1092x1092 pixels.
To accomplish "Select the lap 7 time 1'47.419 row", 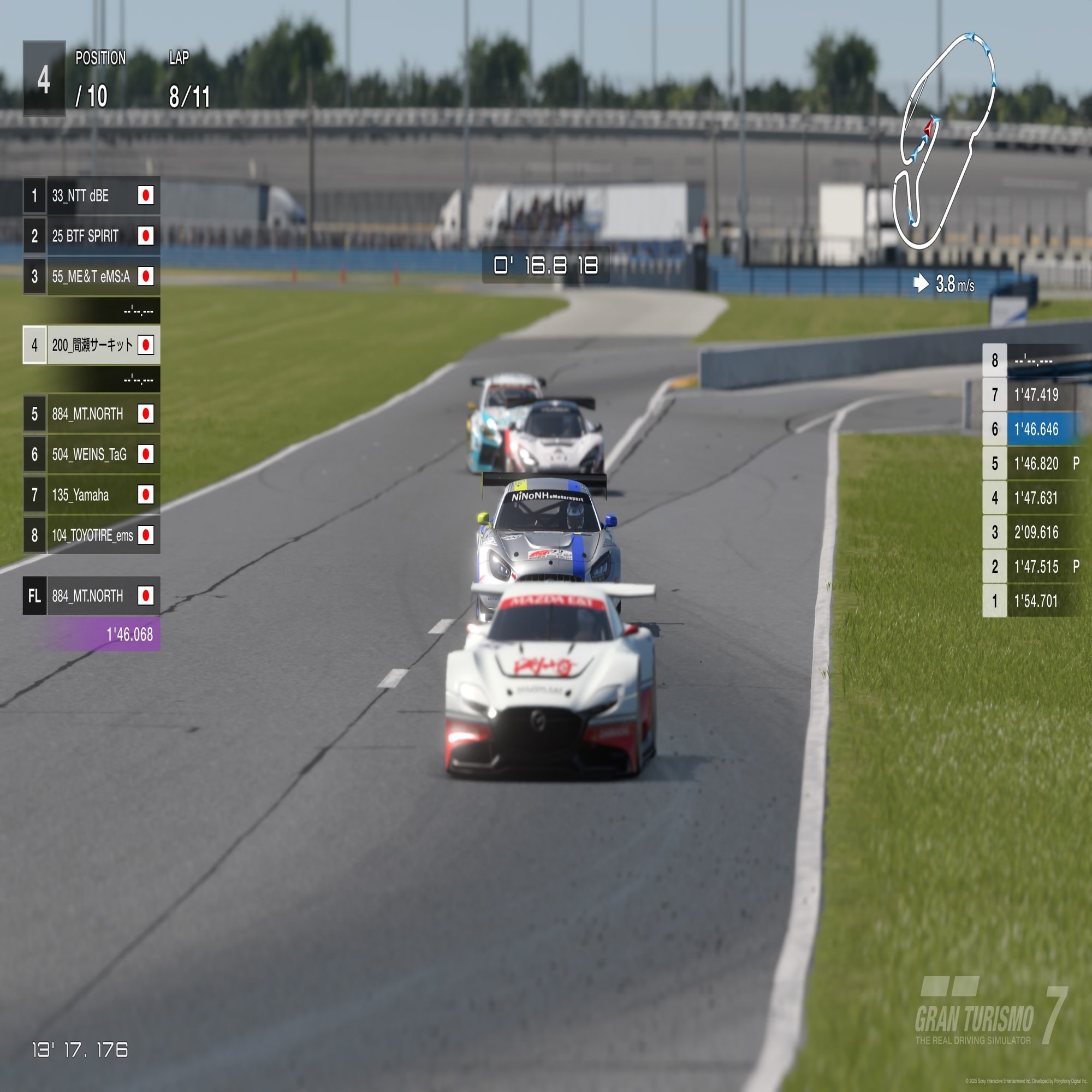I will [x=1037, y=395].
